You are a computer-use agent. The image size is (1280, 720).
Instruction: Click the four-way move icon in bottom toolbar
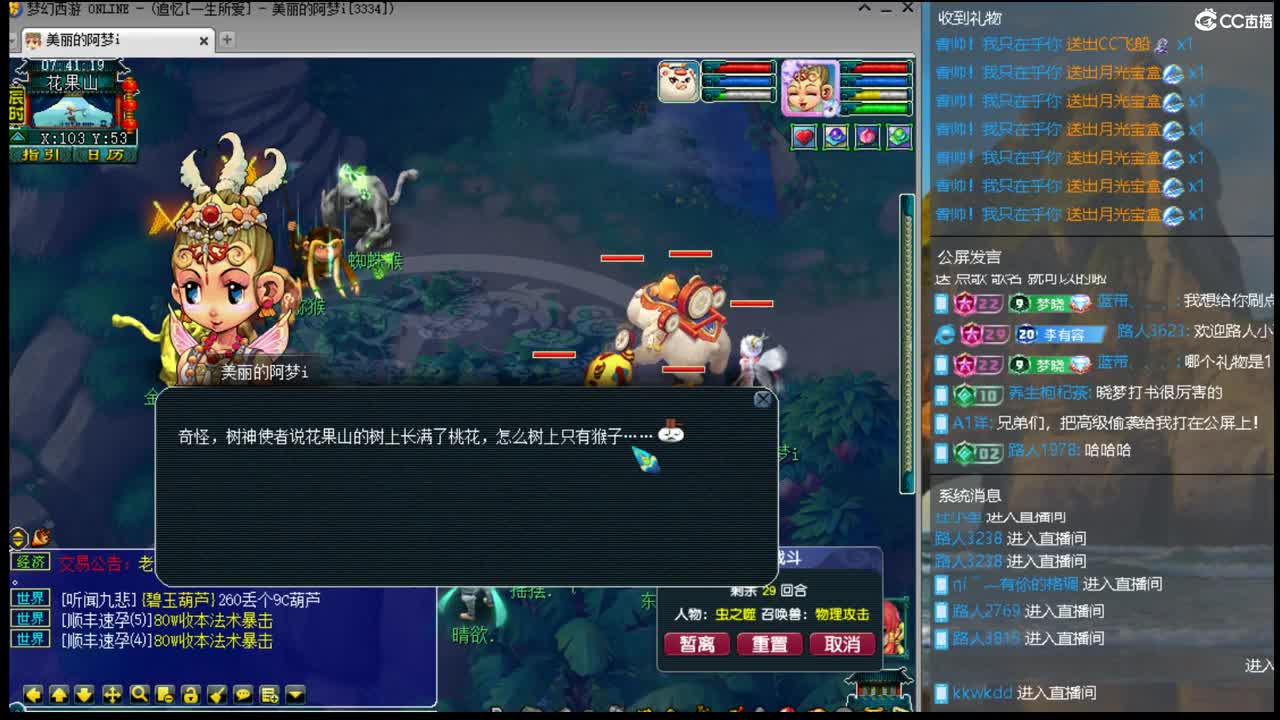113,694
